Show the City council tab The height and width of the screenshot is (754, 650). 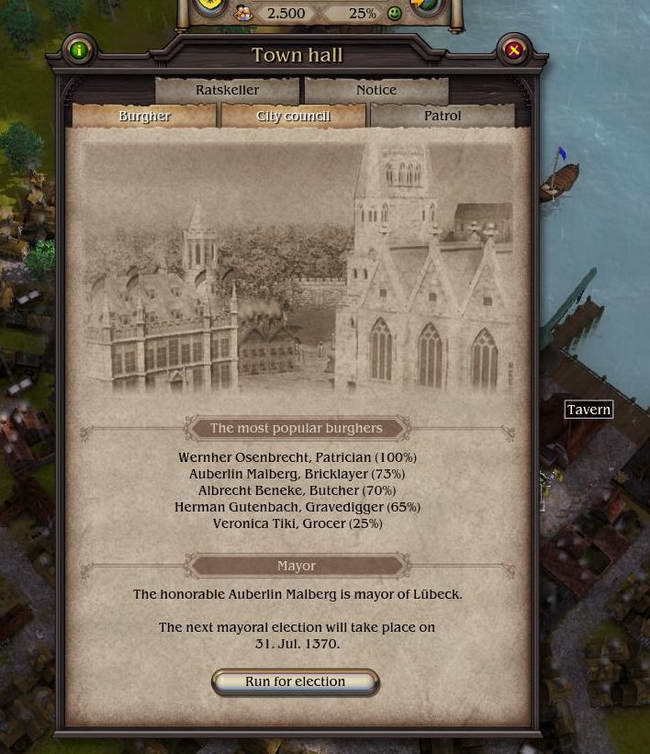coord(293,116)
